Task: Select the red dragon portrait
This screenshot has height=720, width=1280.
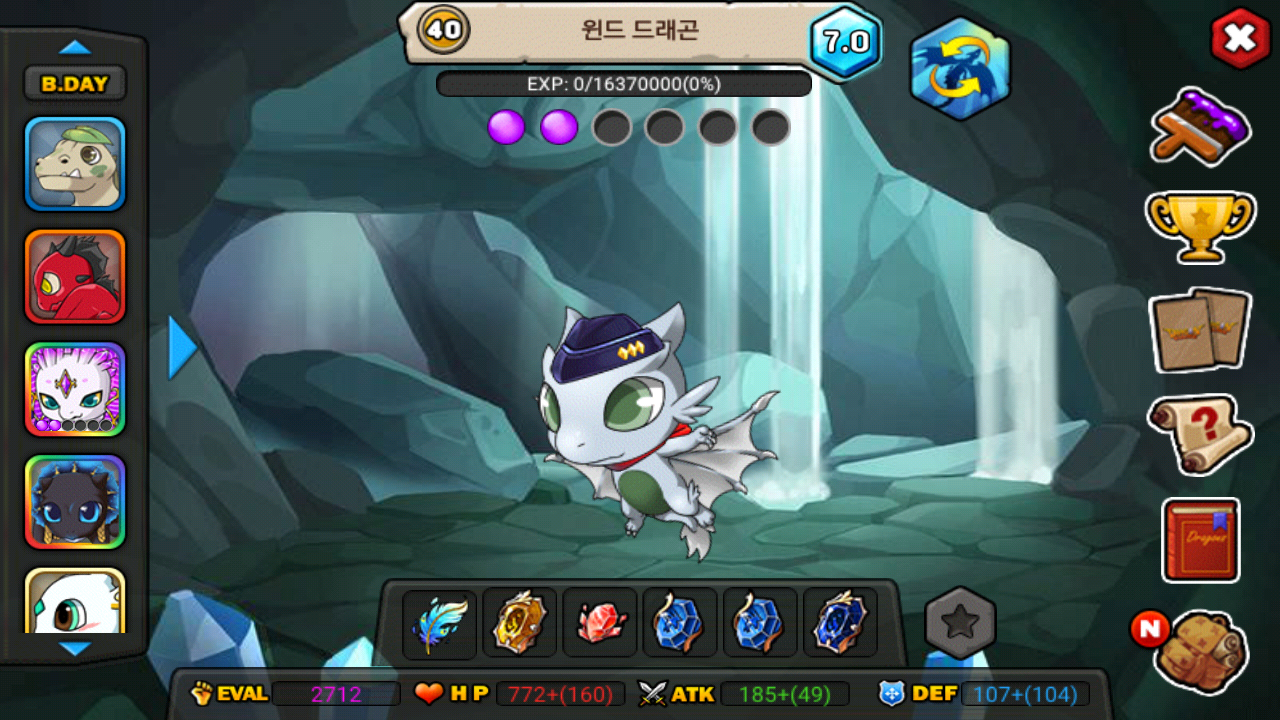Action: click(x=75, y=277)
